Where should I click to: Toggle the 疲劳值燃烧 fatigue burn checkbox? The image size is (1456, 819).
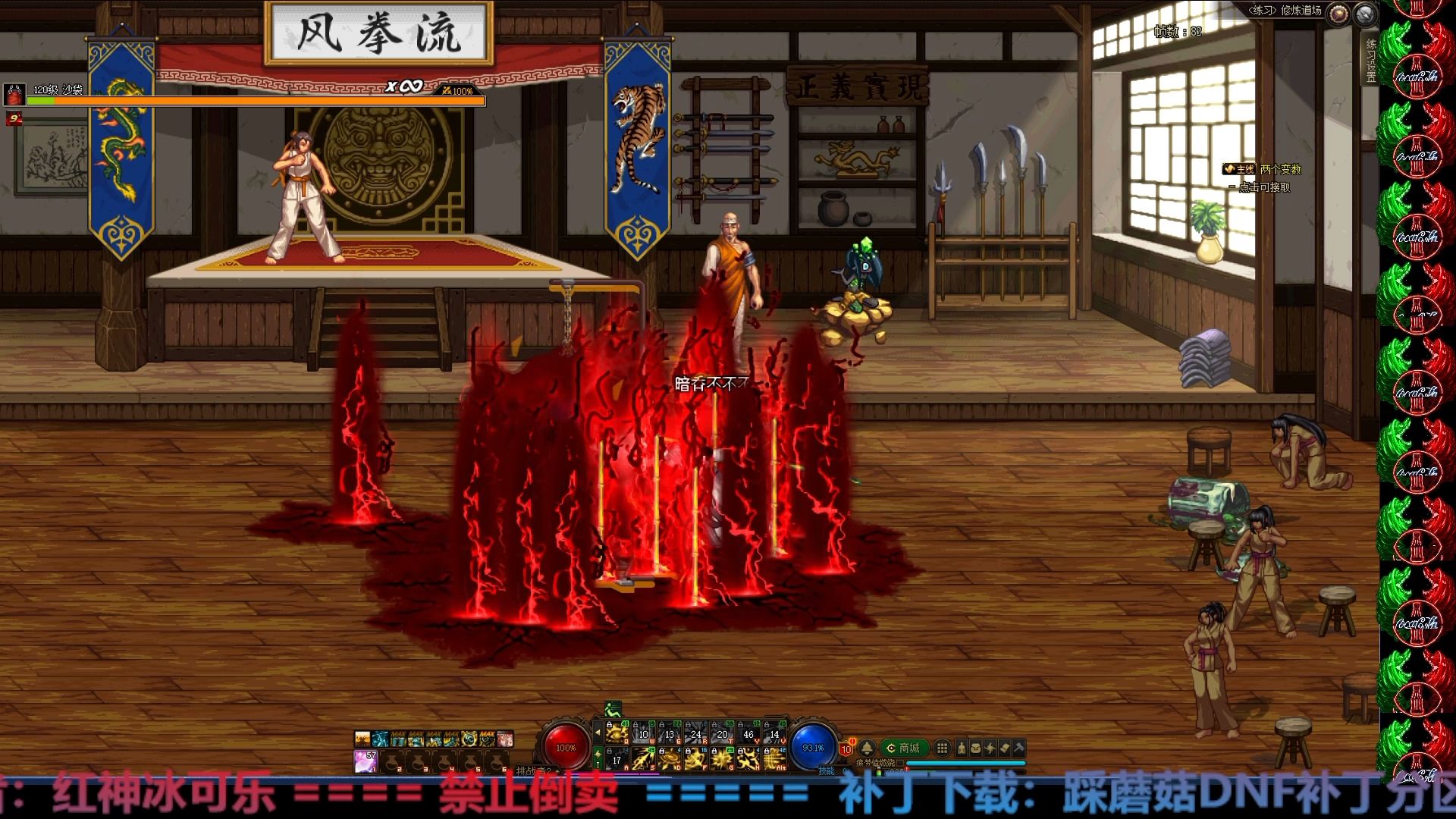[900, 763]
